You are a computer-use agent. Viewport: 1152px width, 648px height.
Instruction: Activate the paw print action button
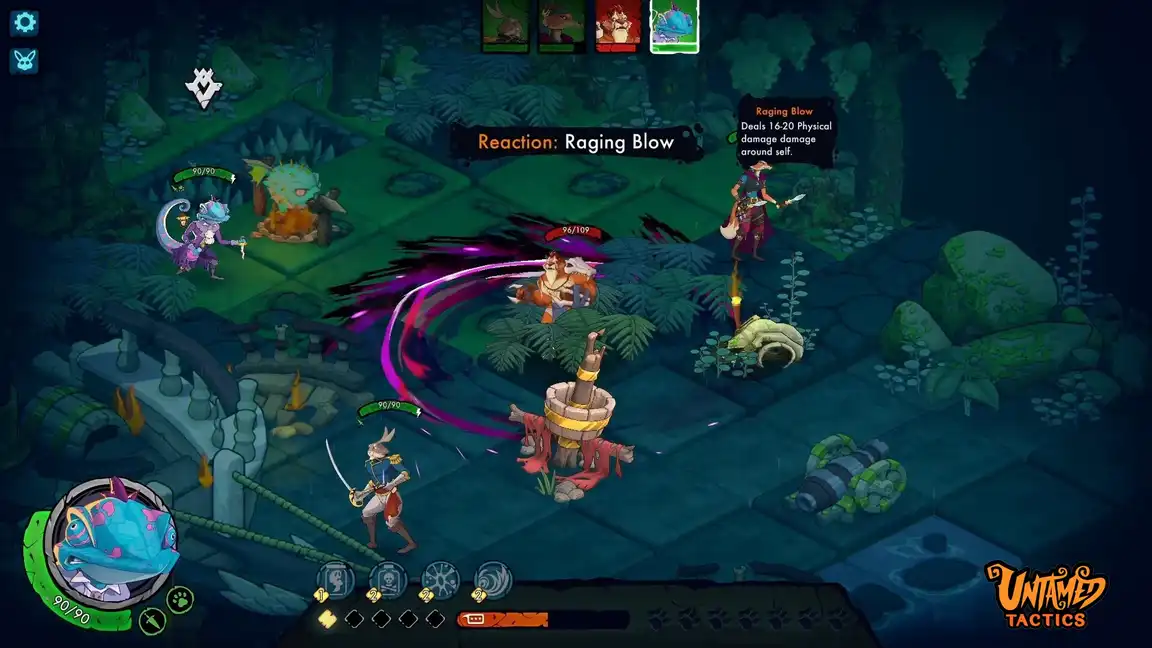point(180,599)
